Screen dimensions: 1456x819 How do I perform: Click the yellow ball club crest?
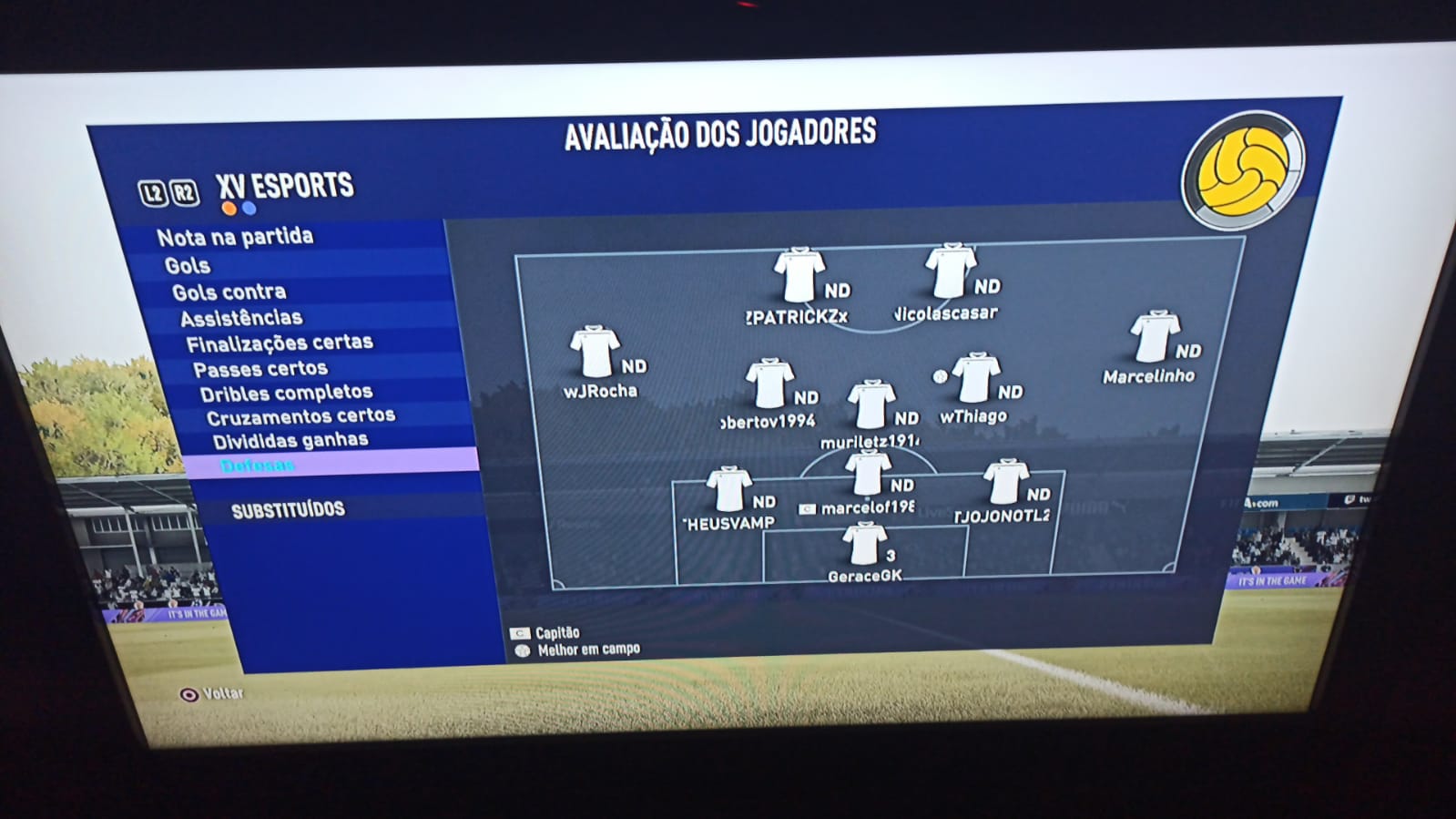(1243, 169)
